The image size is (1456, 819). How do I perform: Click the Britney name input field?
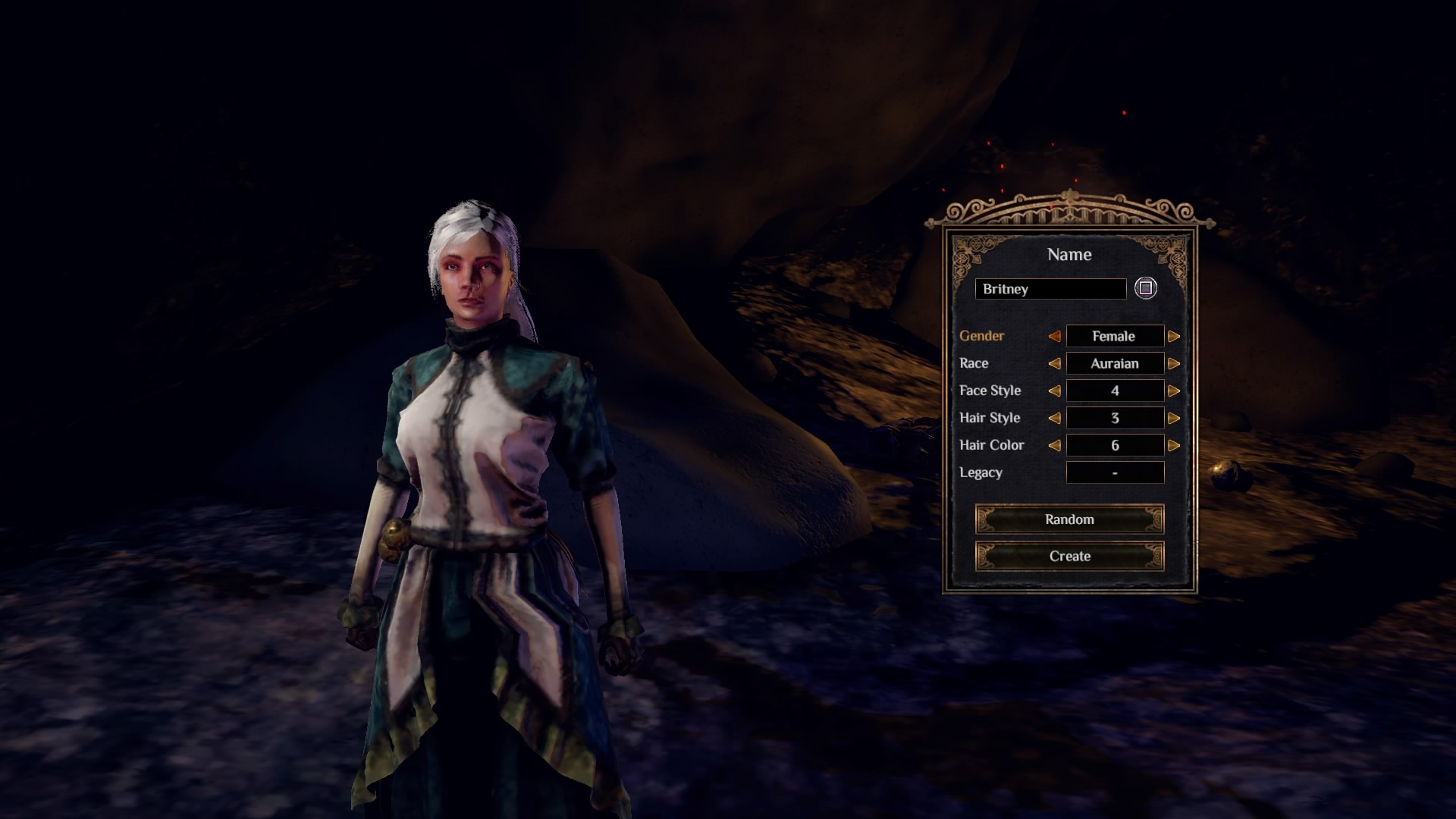(x=1050, y=289)
